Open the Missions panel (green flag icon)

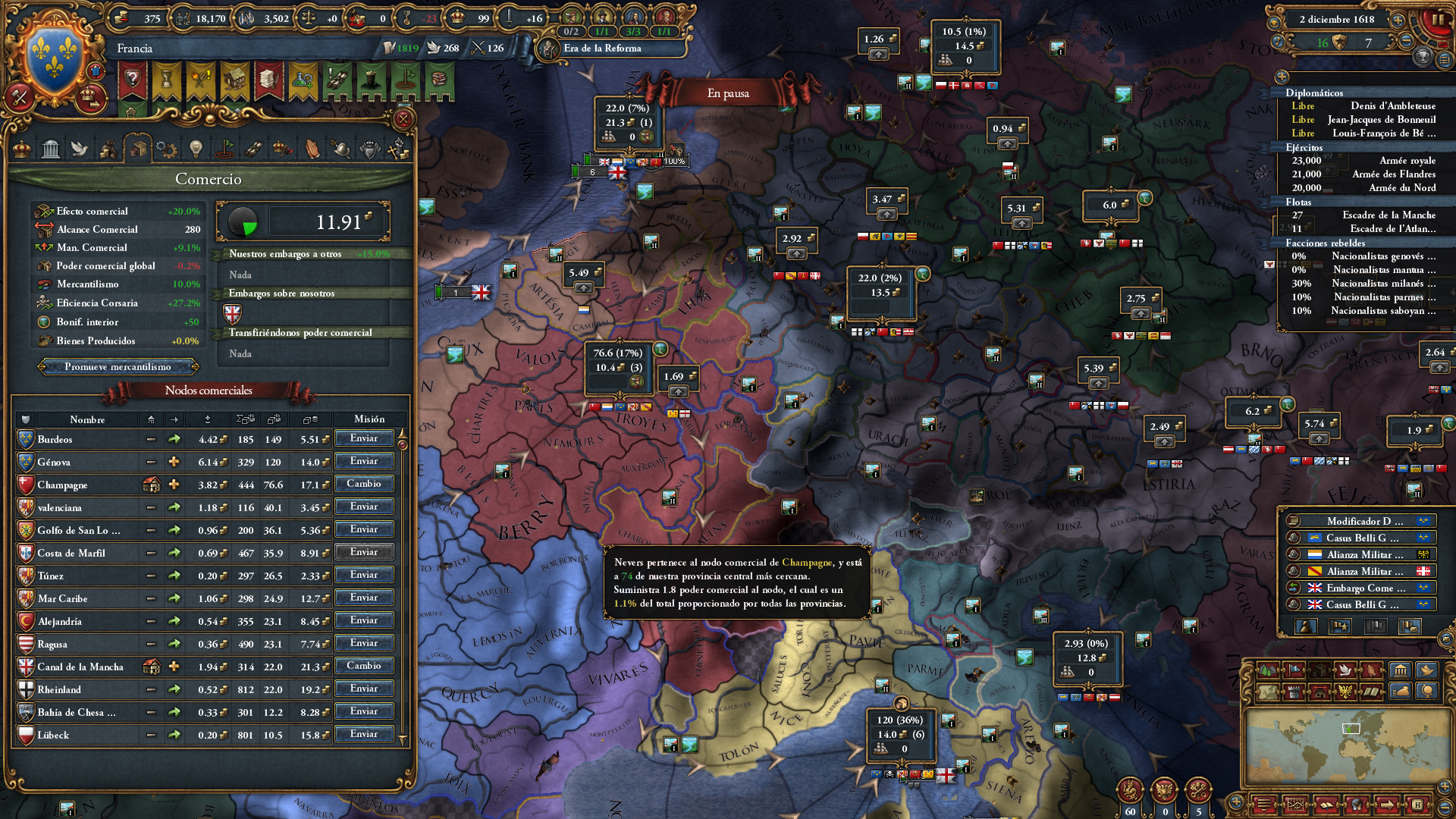[x=225, y=149]
